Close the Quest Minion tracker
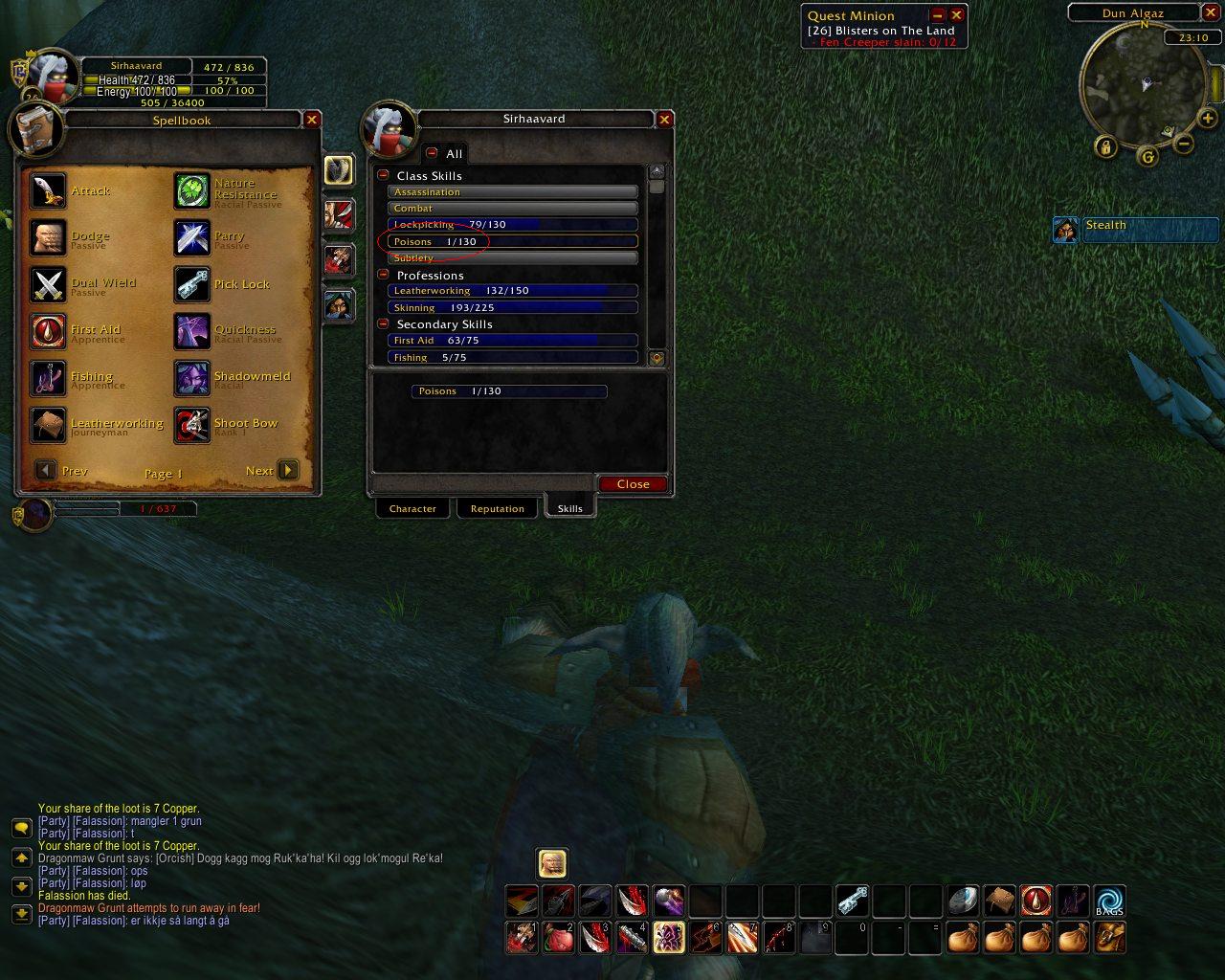The height and width of the screenshot is (980, 1225). [x=956, y=15]
